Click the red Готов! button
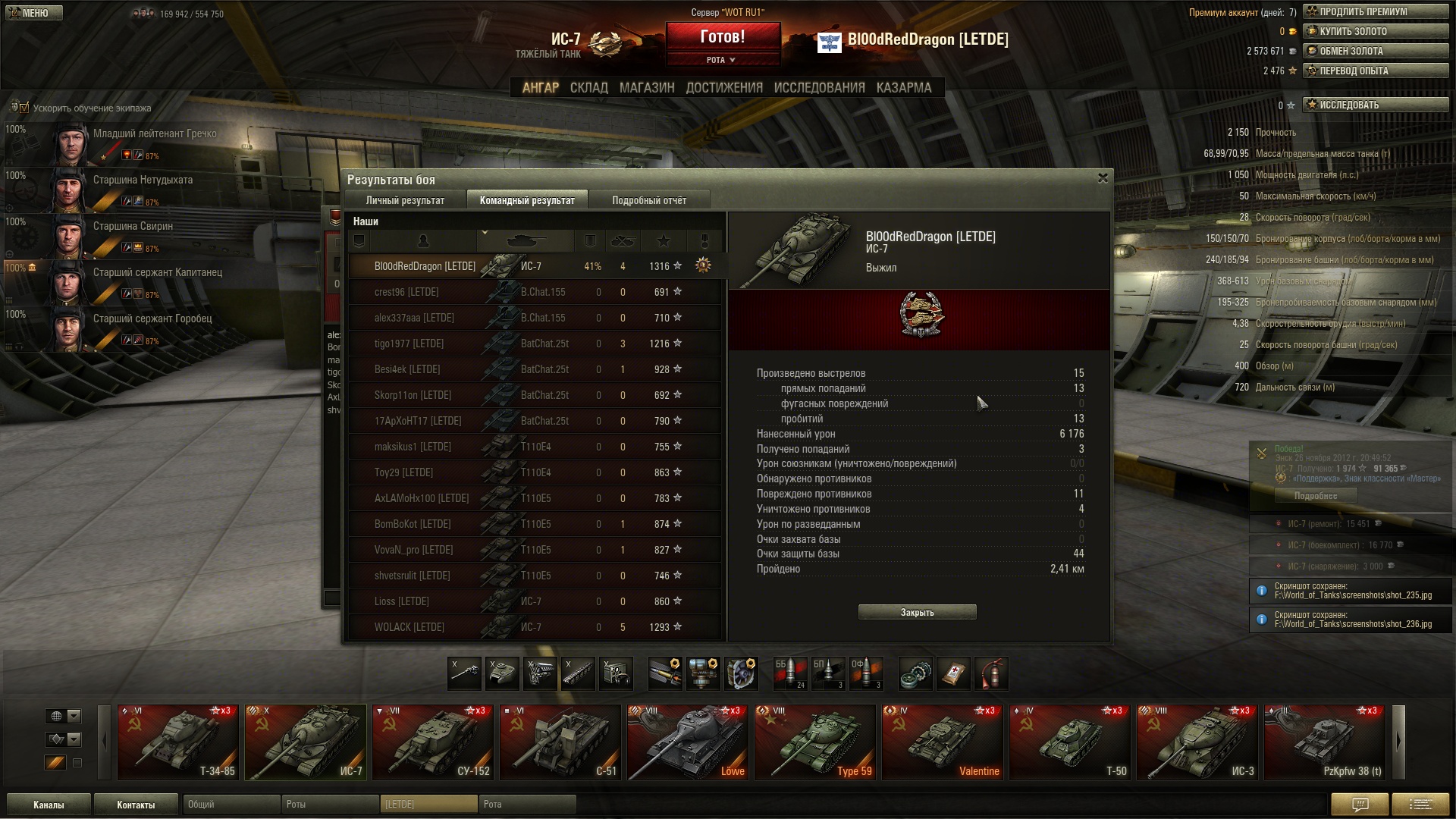The width and height of the screenshot is (1456, 819). coord(723,37)
